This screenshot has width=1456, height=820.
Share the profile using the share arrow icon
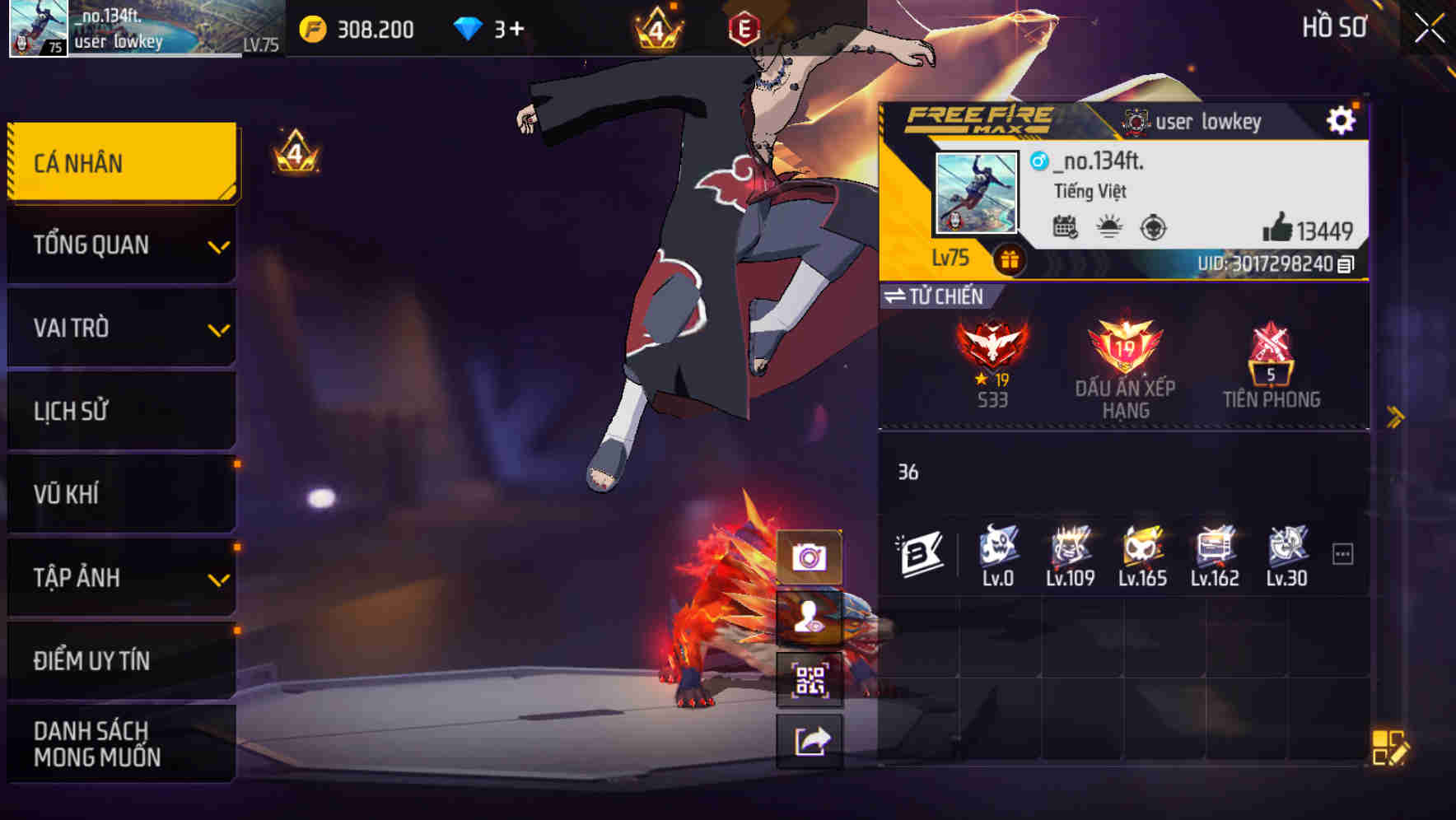click(810, 739)
